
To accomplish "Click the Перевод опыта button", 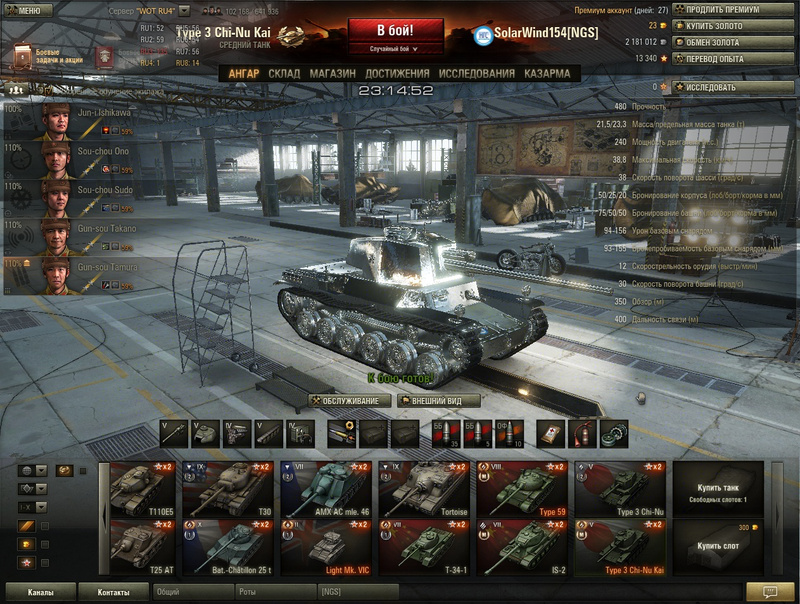I will [x=737, y=58].
